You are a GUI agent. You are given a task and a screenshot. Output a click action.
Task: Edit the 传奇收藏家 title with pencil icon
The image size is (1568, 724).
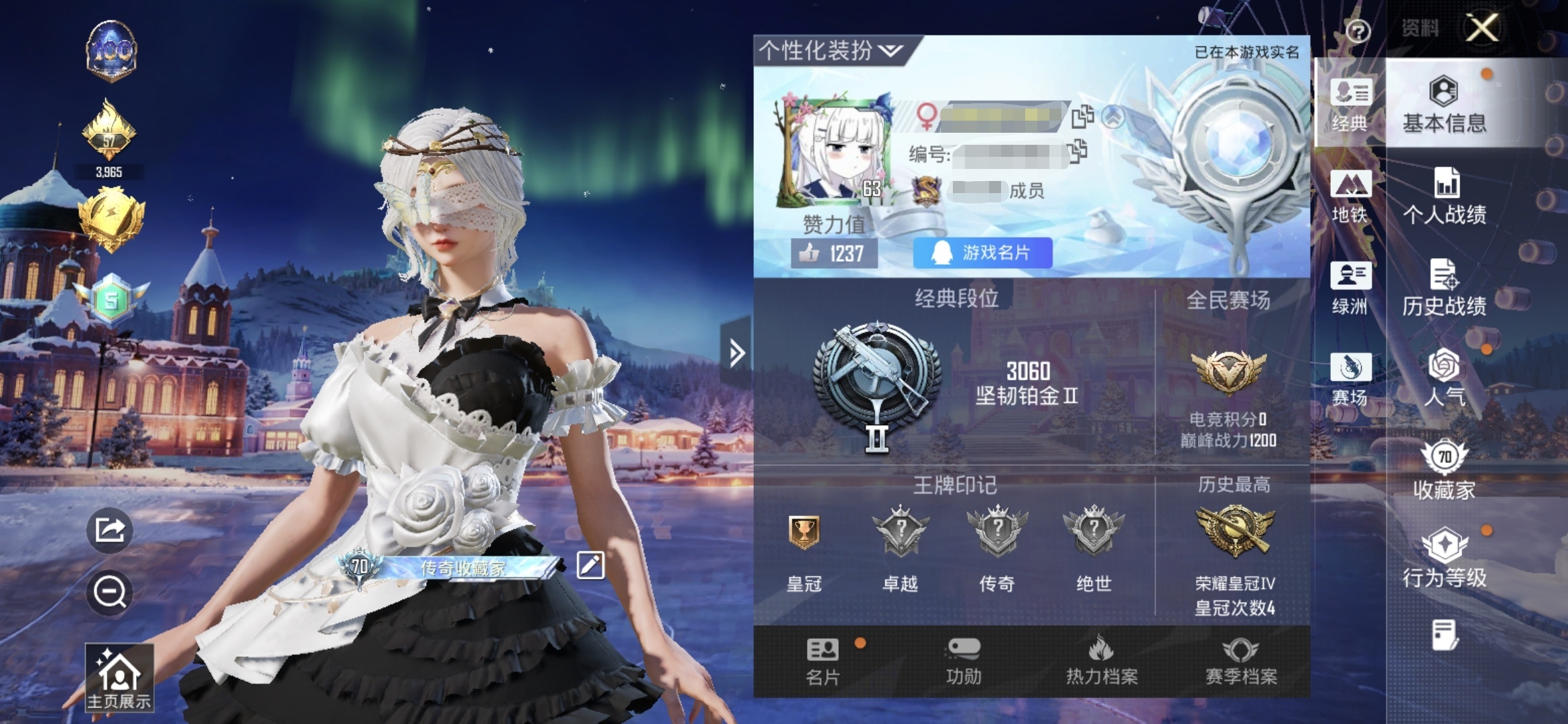click(590, 565)
